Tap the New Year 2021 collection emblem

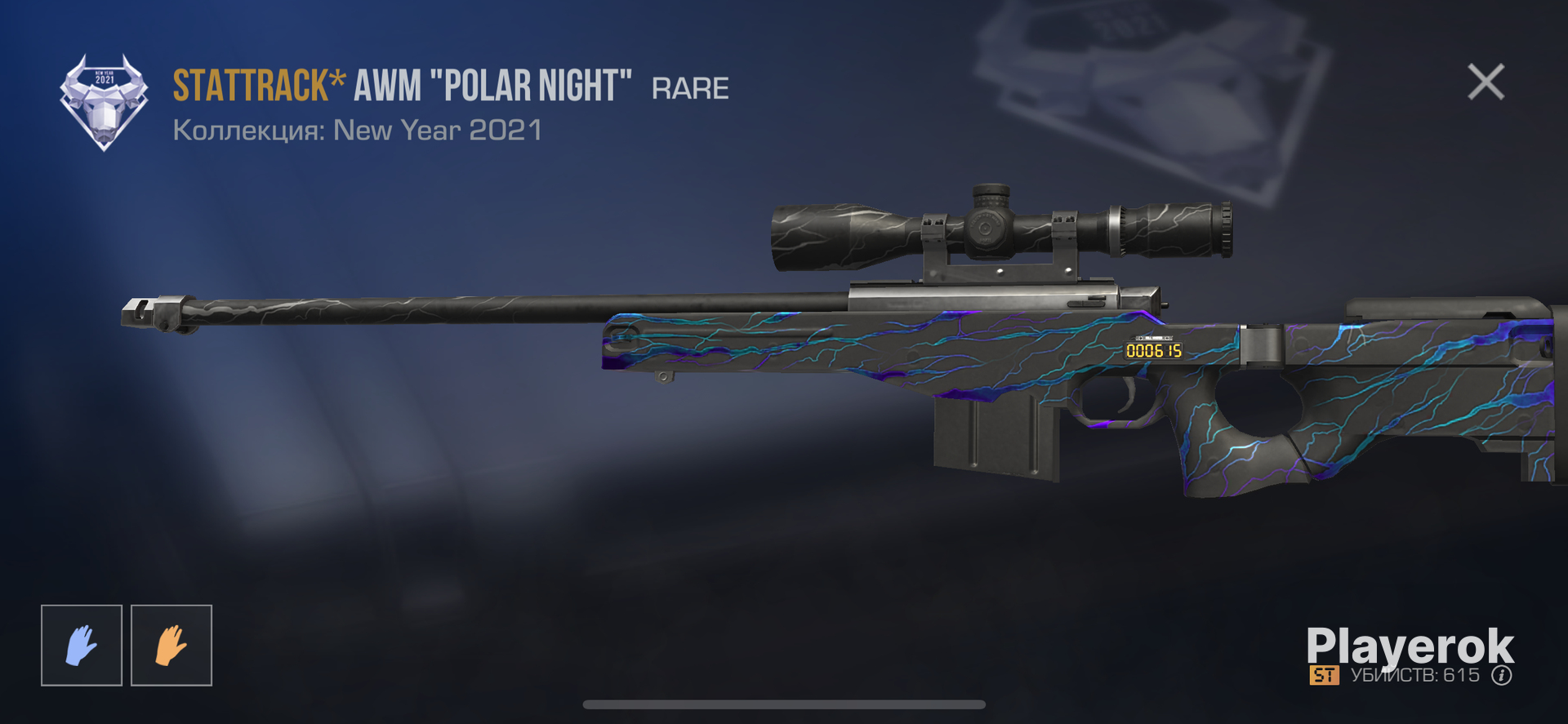coord(104,102)
